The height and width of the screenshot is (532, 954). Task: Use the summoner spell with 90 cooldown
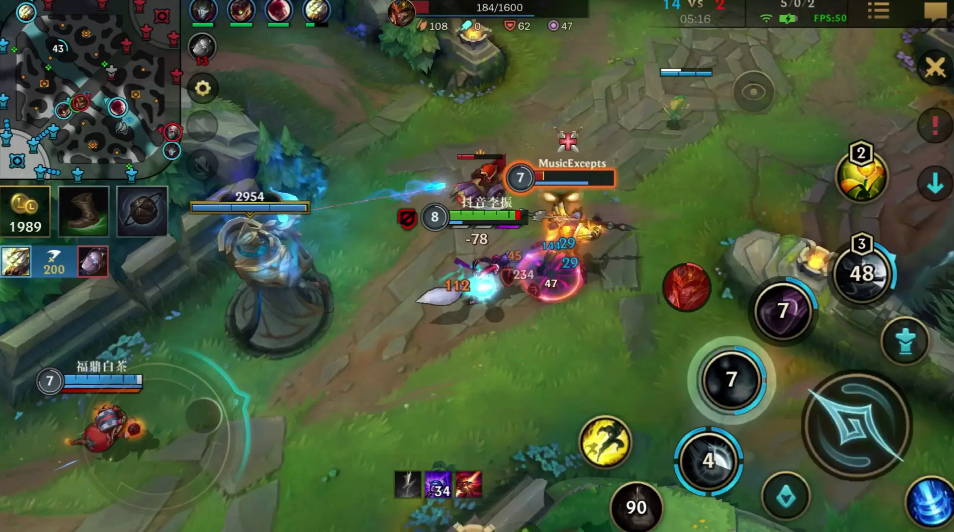[x=636, y=506]
